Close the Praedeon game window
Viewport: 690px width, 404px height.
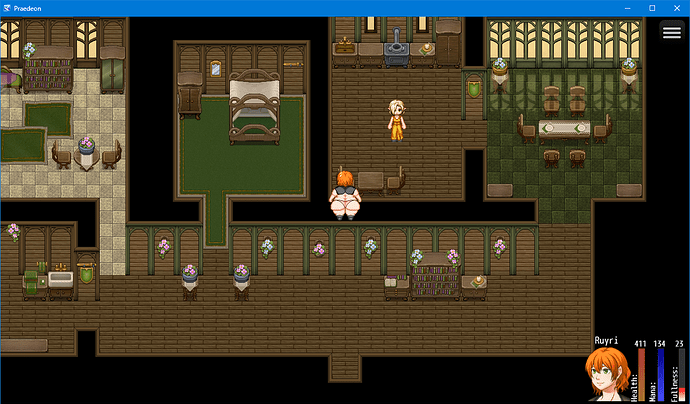click(678, 7)
